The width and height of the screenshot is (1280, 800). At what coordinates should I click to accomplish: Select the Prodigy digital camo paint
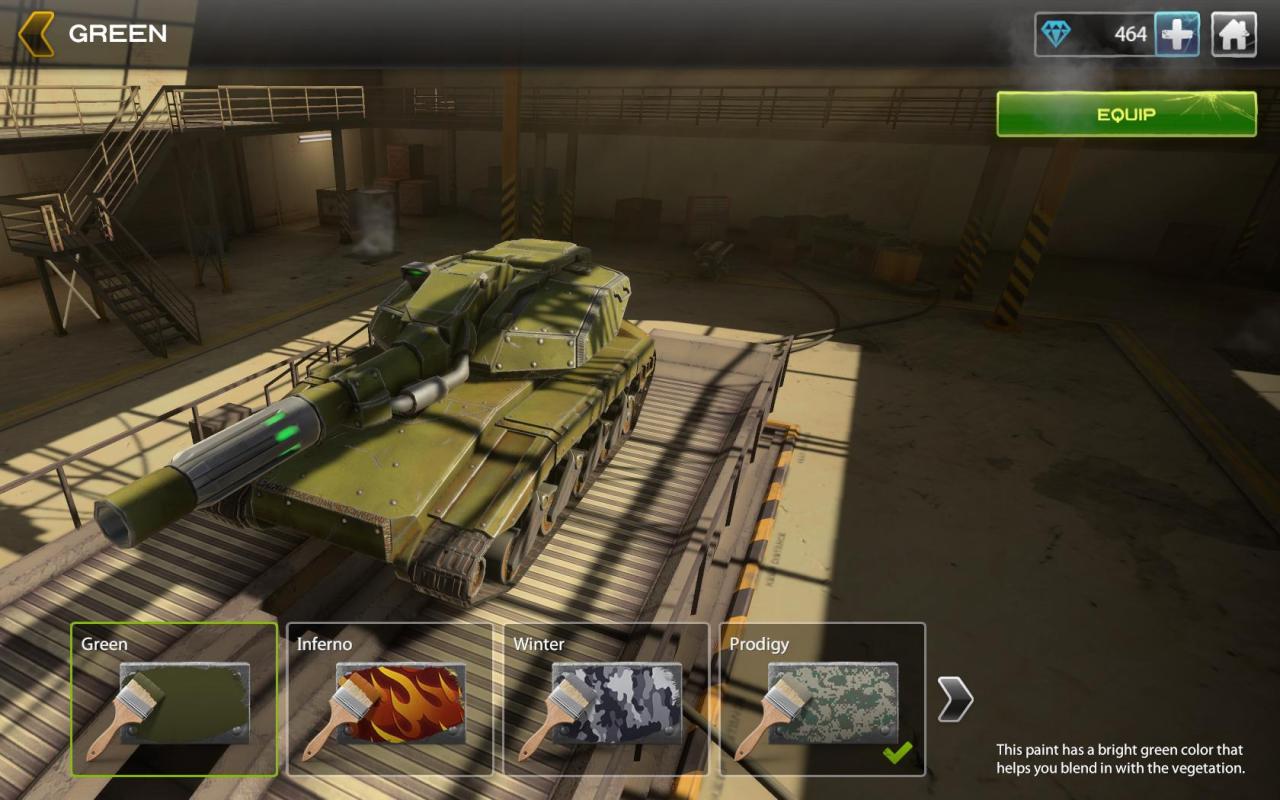pyautogui.click(x=822, y=699)
